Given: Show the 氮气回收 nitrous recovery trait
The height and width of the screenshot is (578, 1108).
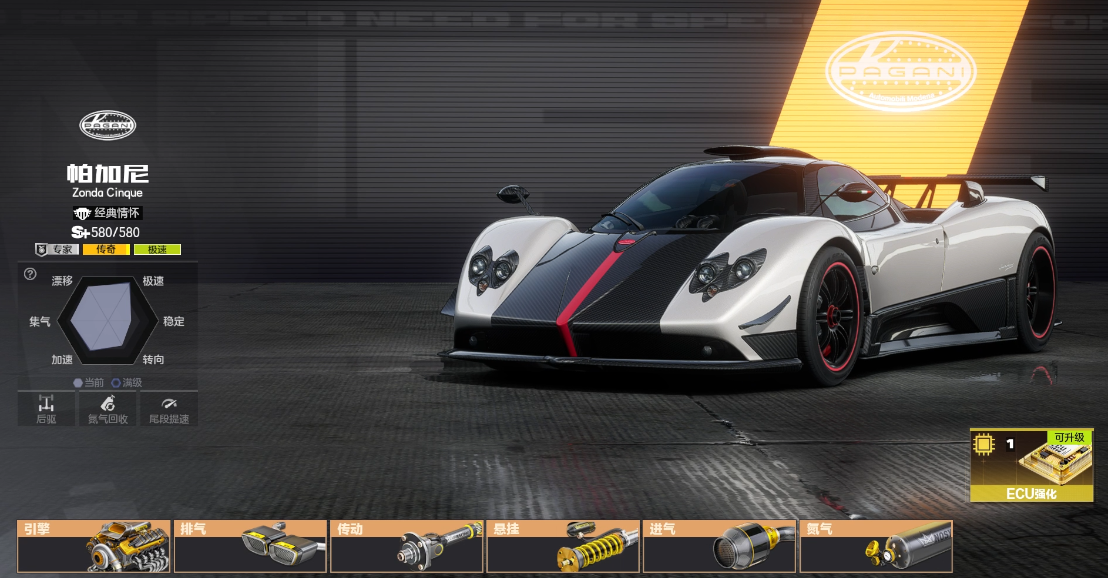Looking at the screenshot, I should pos(108,408).
